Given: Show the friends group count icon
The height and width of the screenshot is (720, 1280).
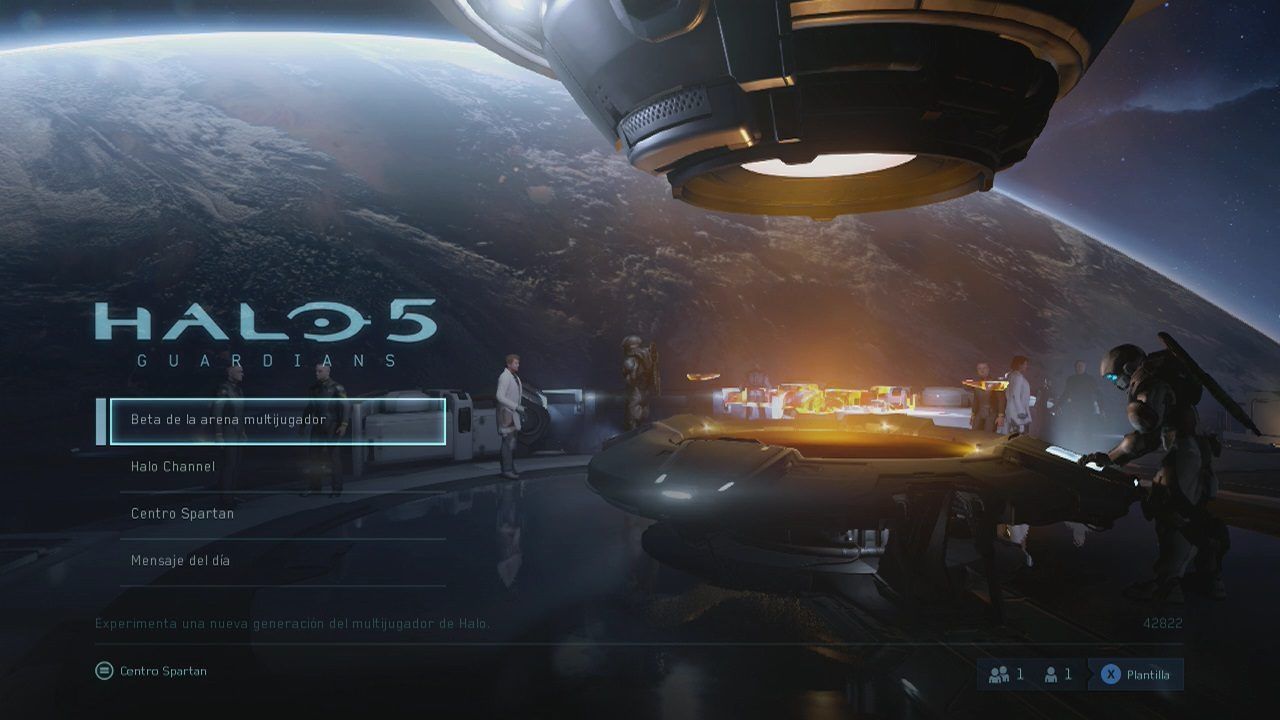Looking at the screenshot, I should (x=998, y=675).
